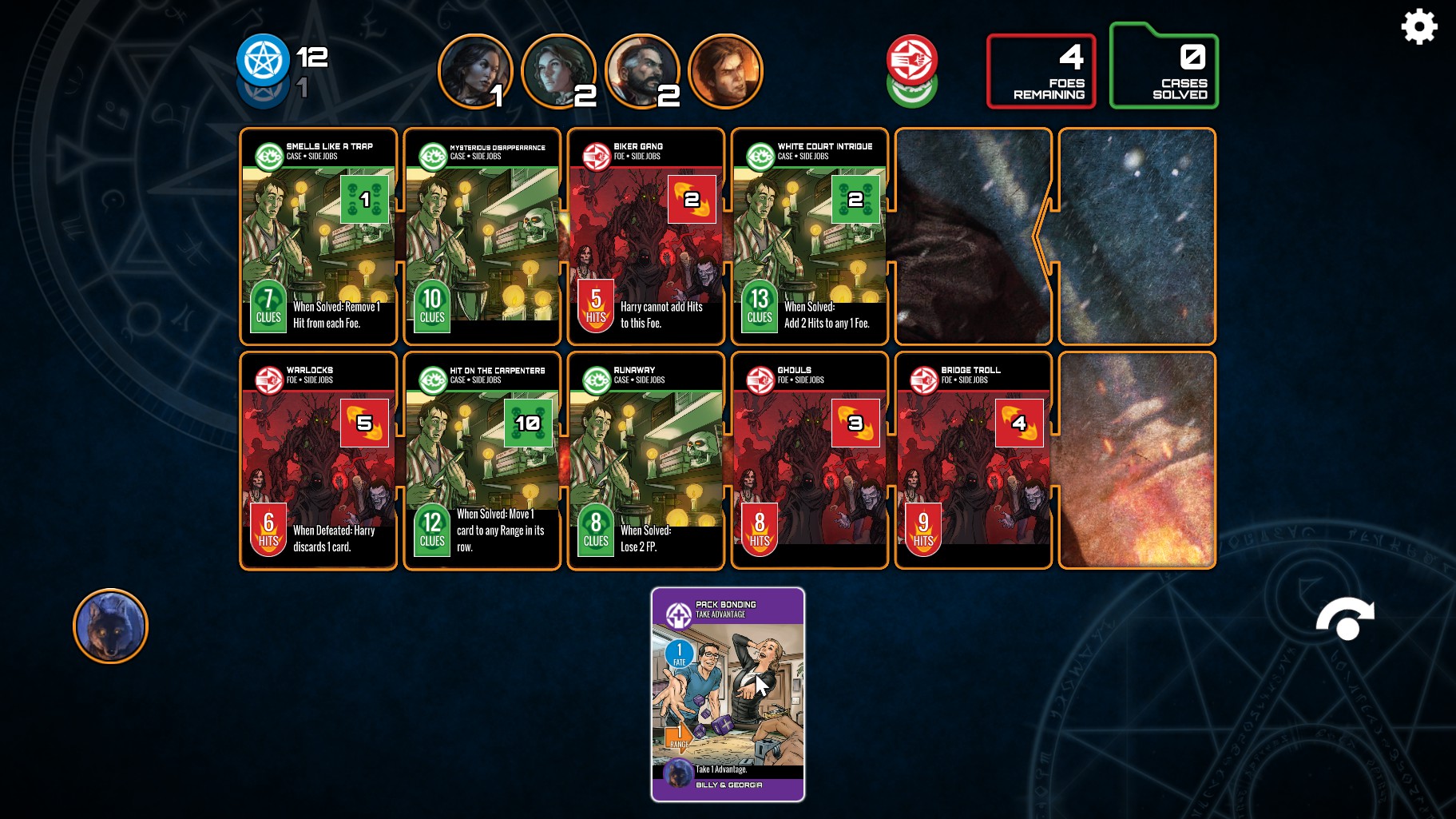Viewport: 1456px width, 819px height.
Task: Open the Foes Remaining panel
Action: pos(1041,70)
